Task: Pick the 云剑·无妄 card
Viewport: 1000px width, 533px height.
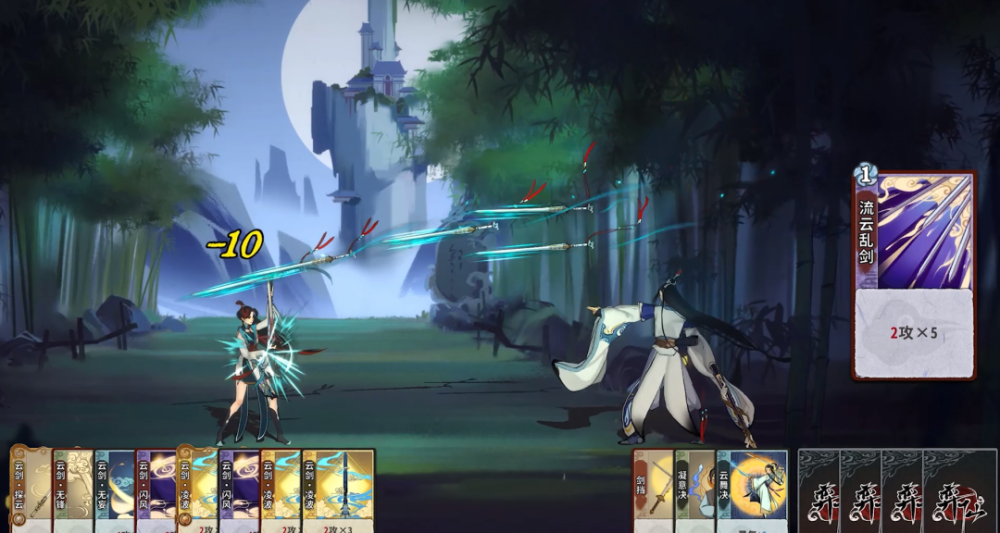Action: pos(114,490)
